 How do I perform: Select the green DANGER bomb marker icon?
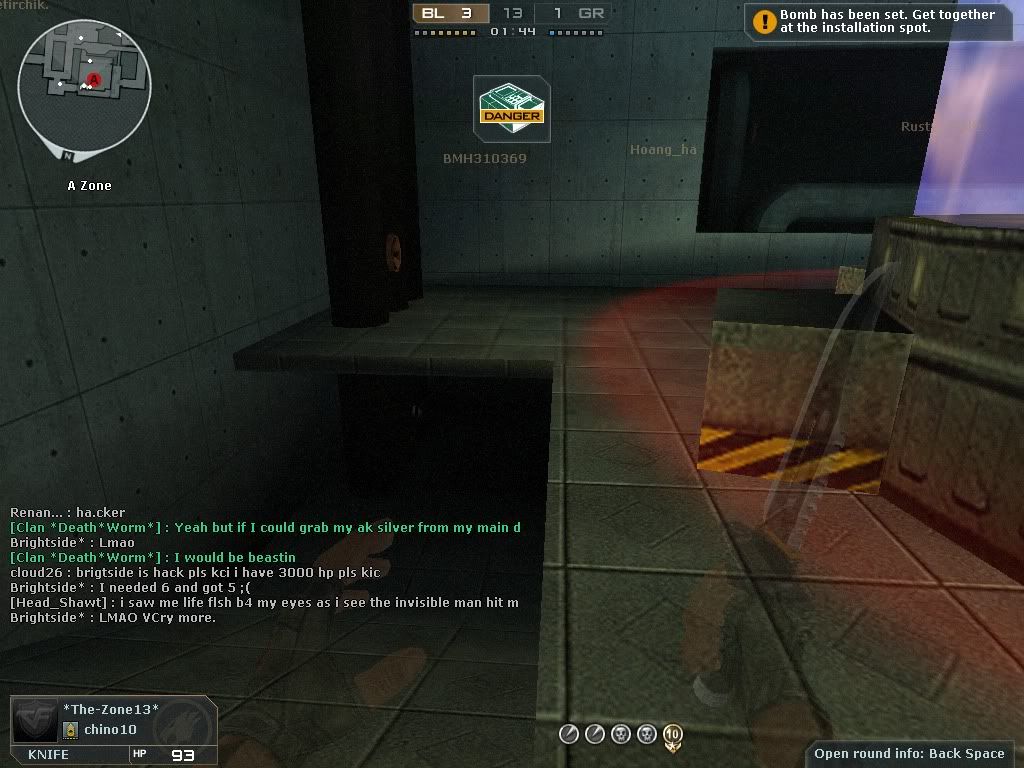click(511, 108)
